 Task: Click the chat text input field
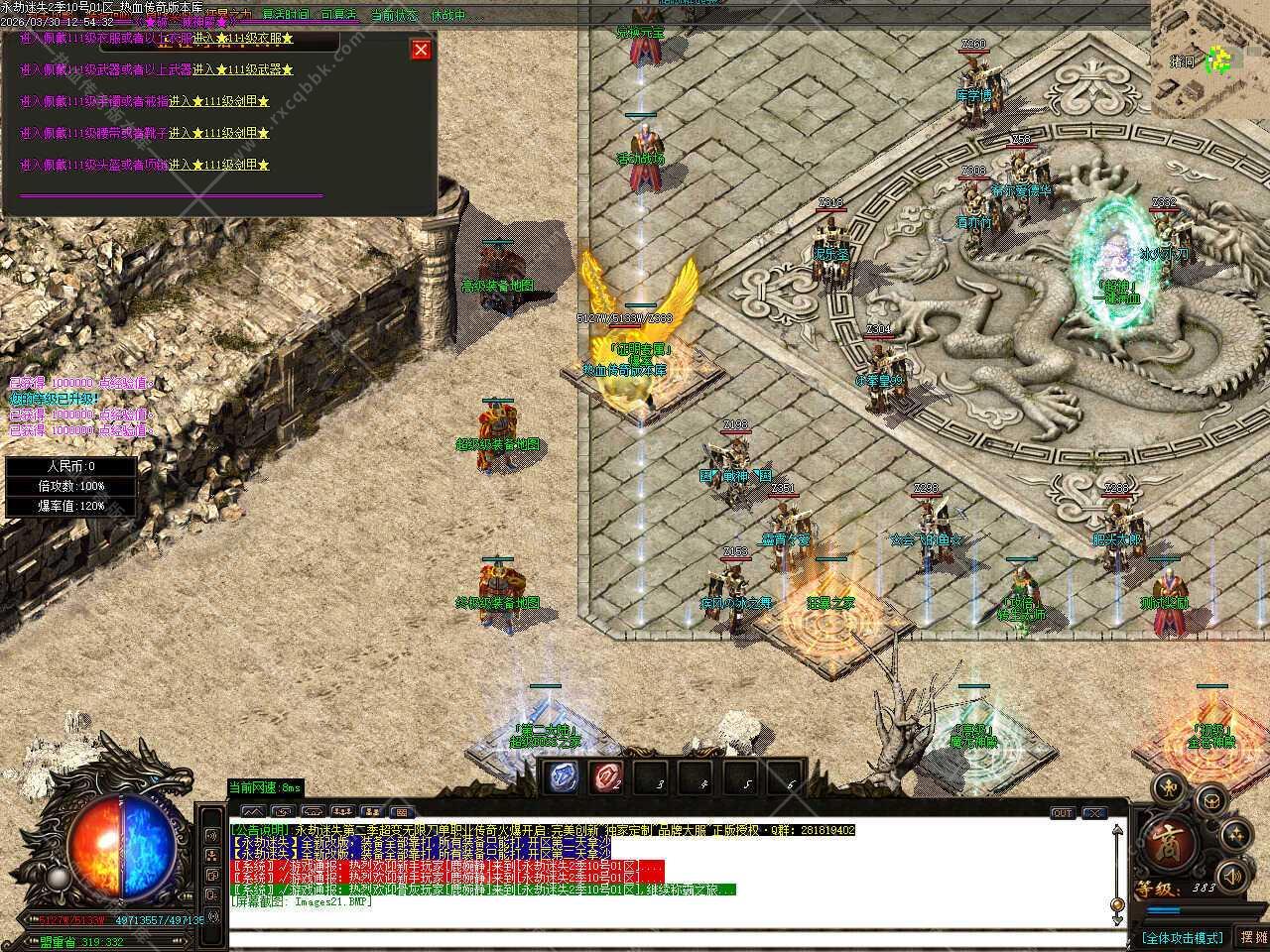point(675,936)
